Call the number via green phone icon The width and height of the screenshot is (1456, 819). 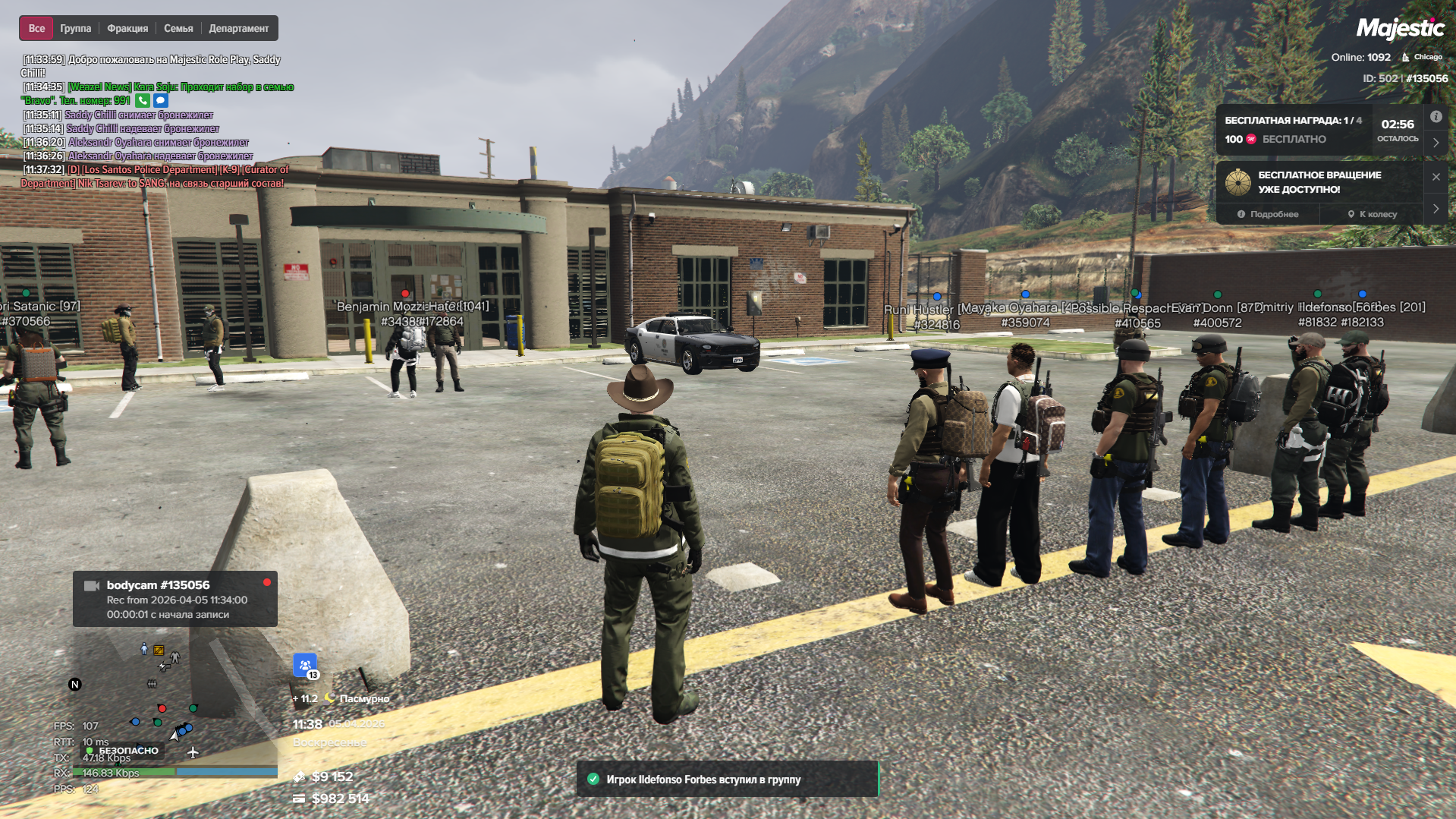coord(143,100)
